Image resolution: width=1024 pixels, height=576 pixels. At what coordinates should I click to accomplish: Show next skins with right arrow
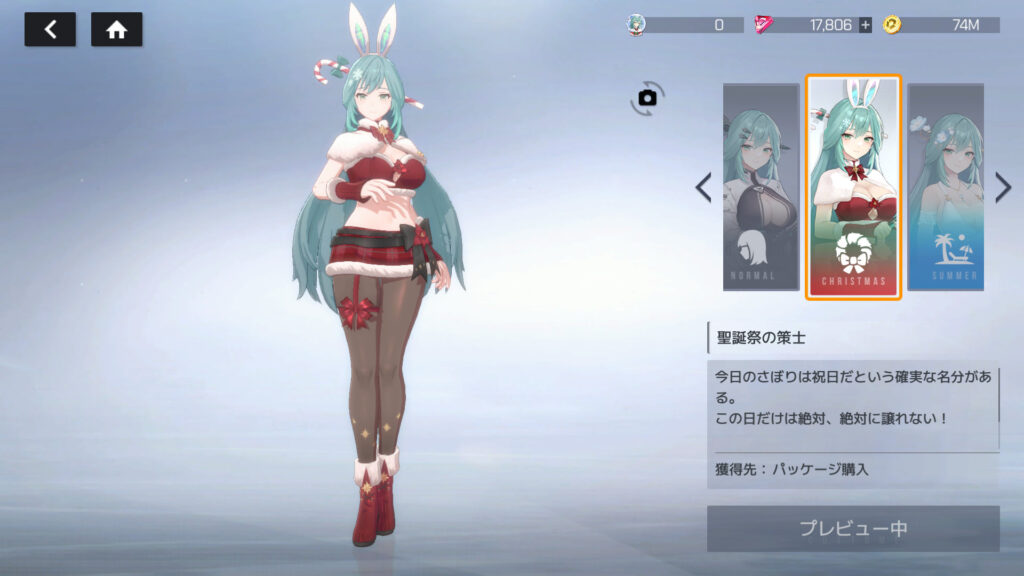pyautogui.click(x=1003, y=187)
